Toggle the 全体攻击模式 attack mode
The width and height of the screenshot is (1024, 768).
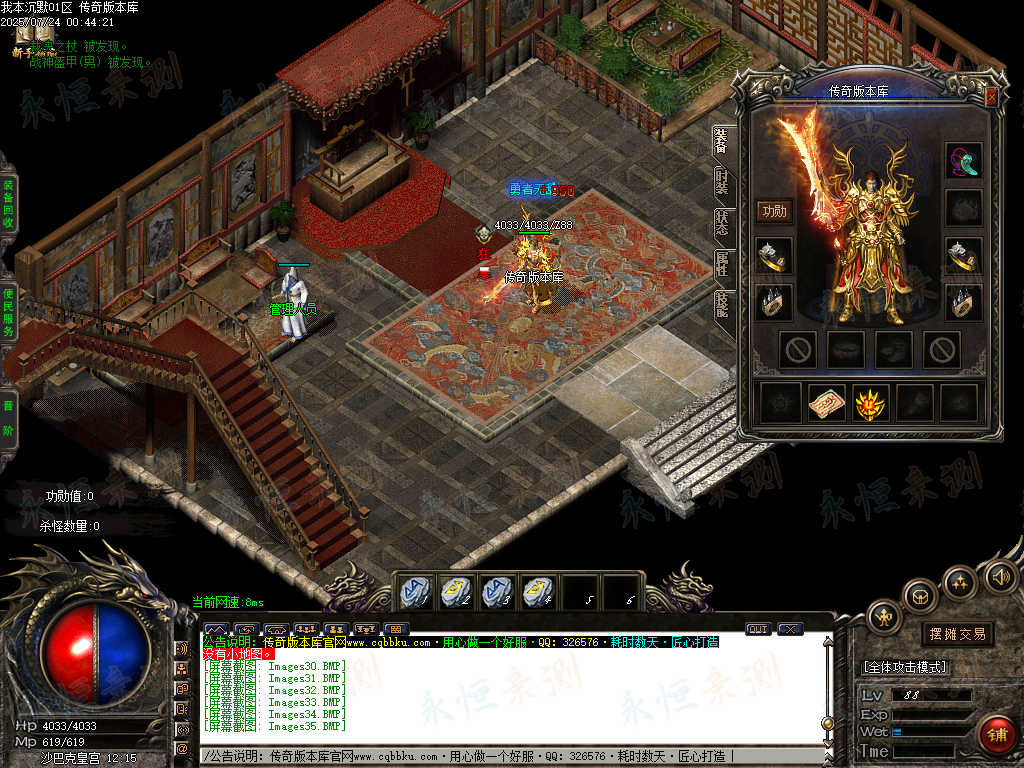pos(906,667)
